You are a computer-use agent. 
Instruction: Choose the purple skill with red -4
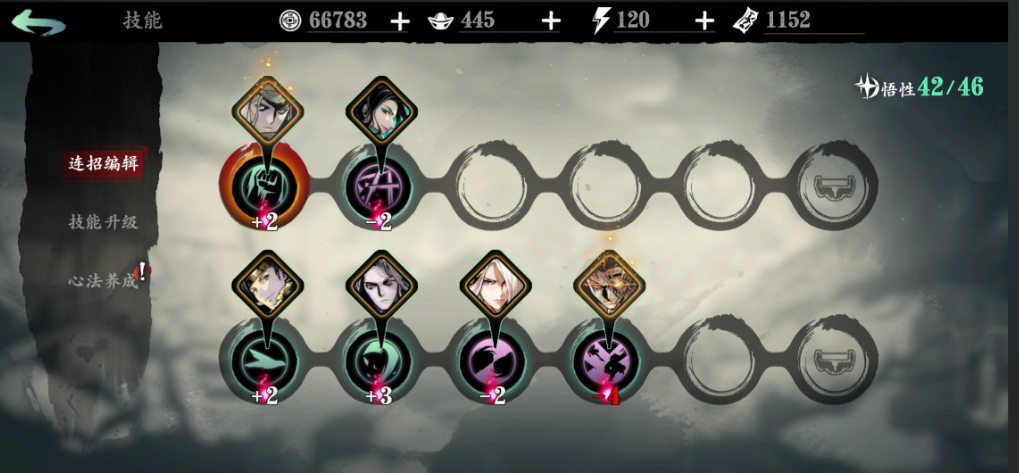[608, 358]
